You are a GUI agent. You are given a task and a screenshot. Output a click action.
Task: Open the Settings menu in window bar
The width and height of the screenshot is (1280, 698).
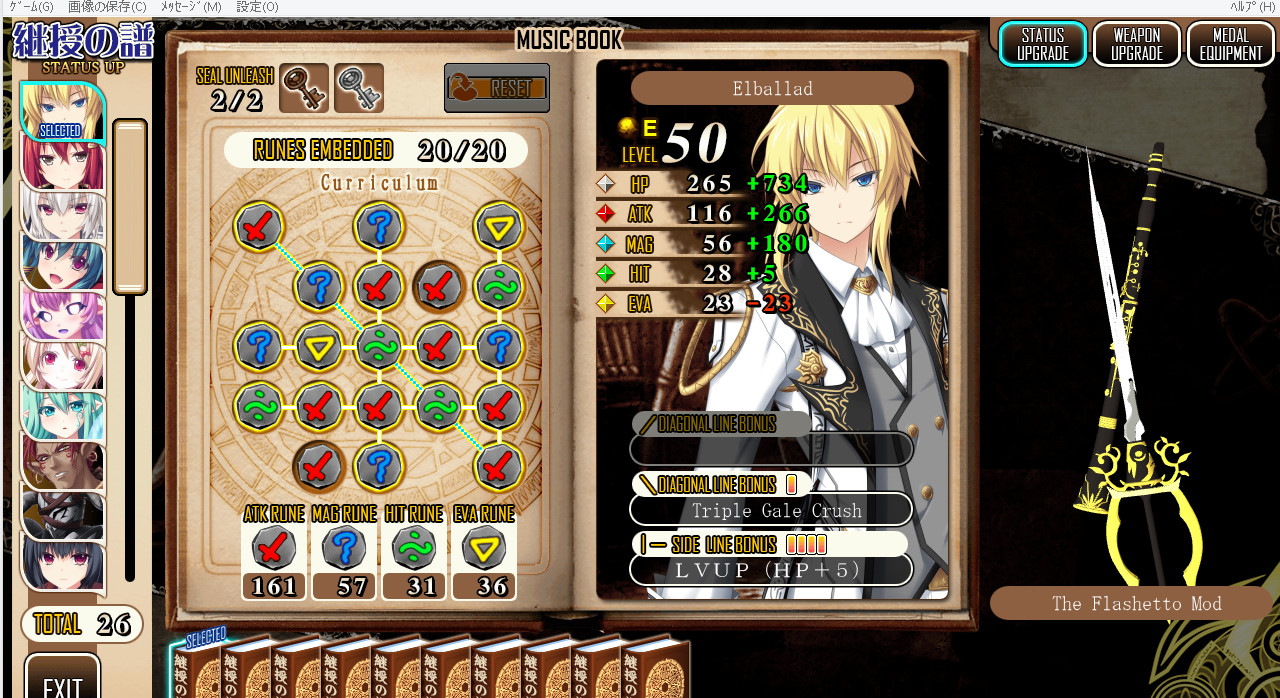(x=257, y=7)
